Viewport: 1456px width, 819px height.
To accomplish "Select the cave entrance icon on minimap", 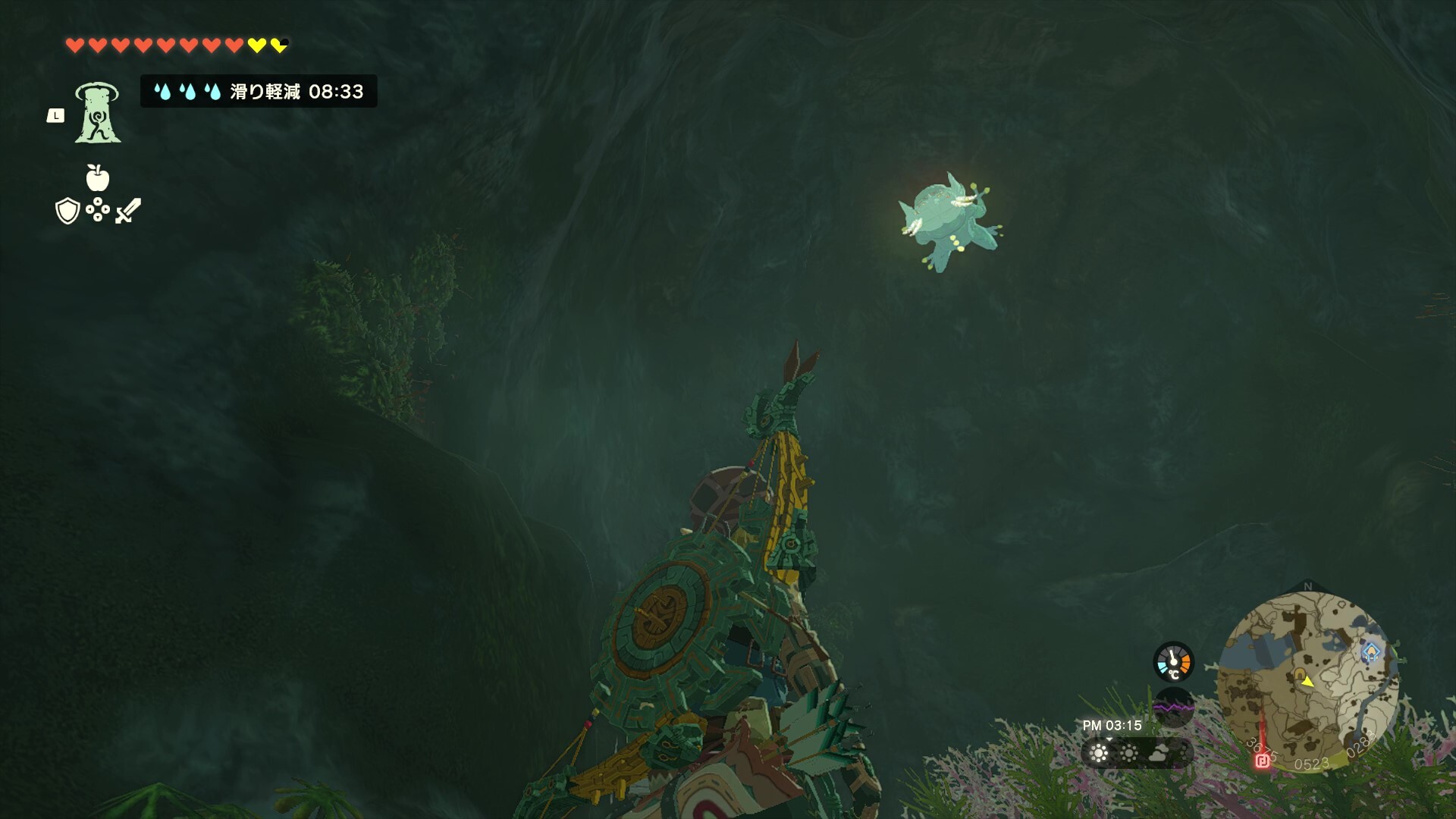I will pyautogui.click(x=1299, y=673).
